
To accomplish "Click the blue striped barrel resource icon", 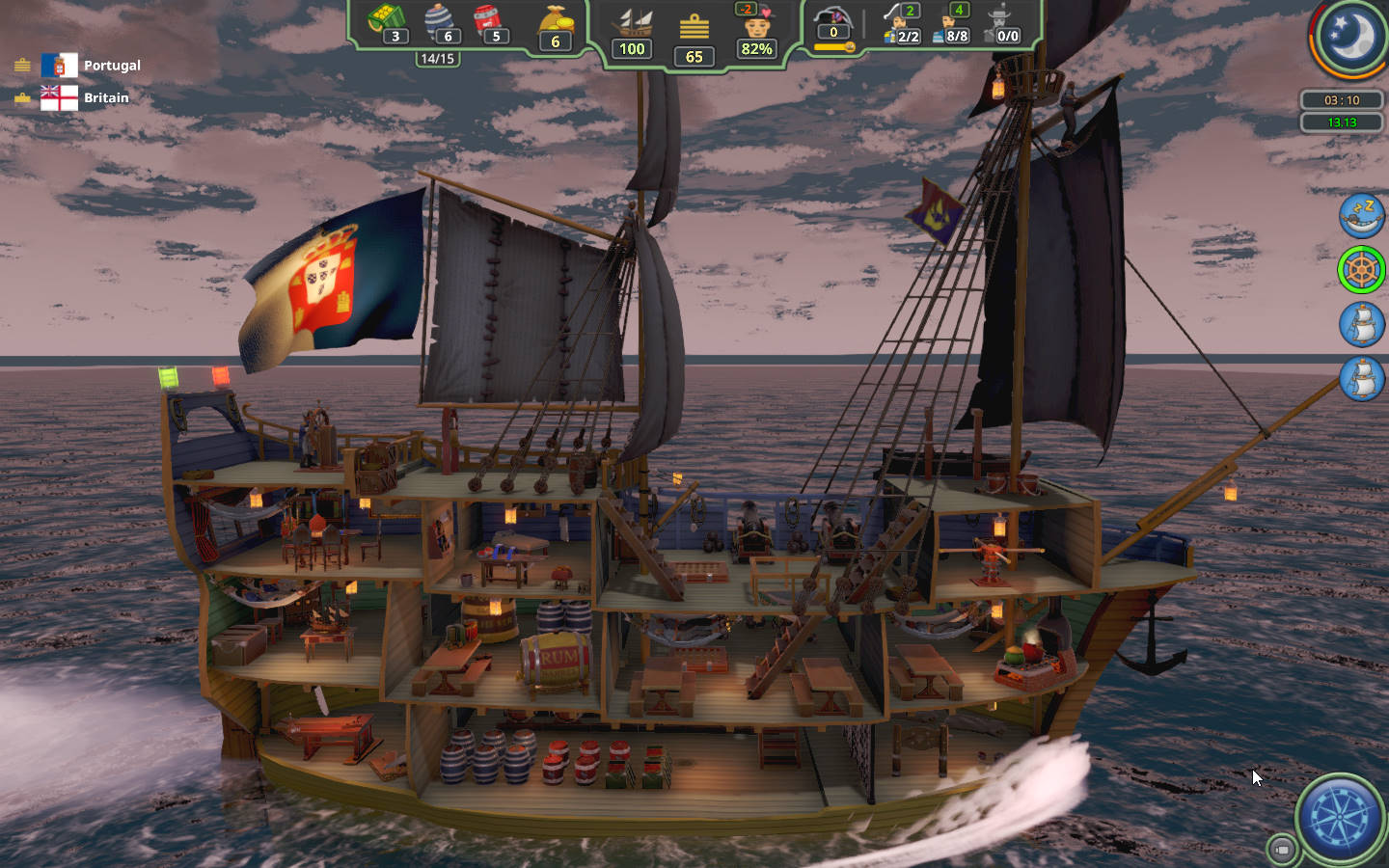I will (x=440, y=20).
